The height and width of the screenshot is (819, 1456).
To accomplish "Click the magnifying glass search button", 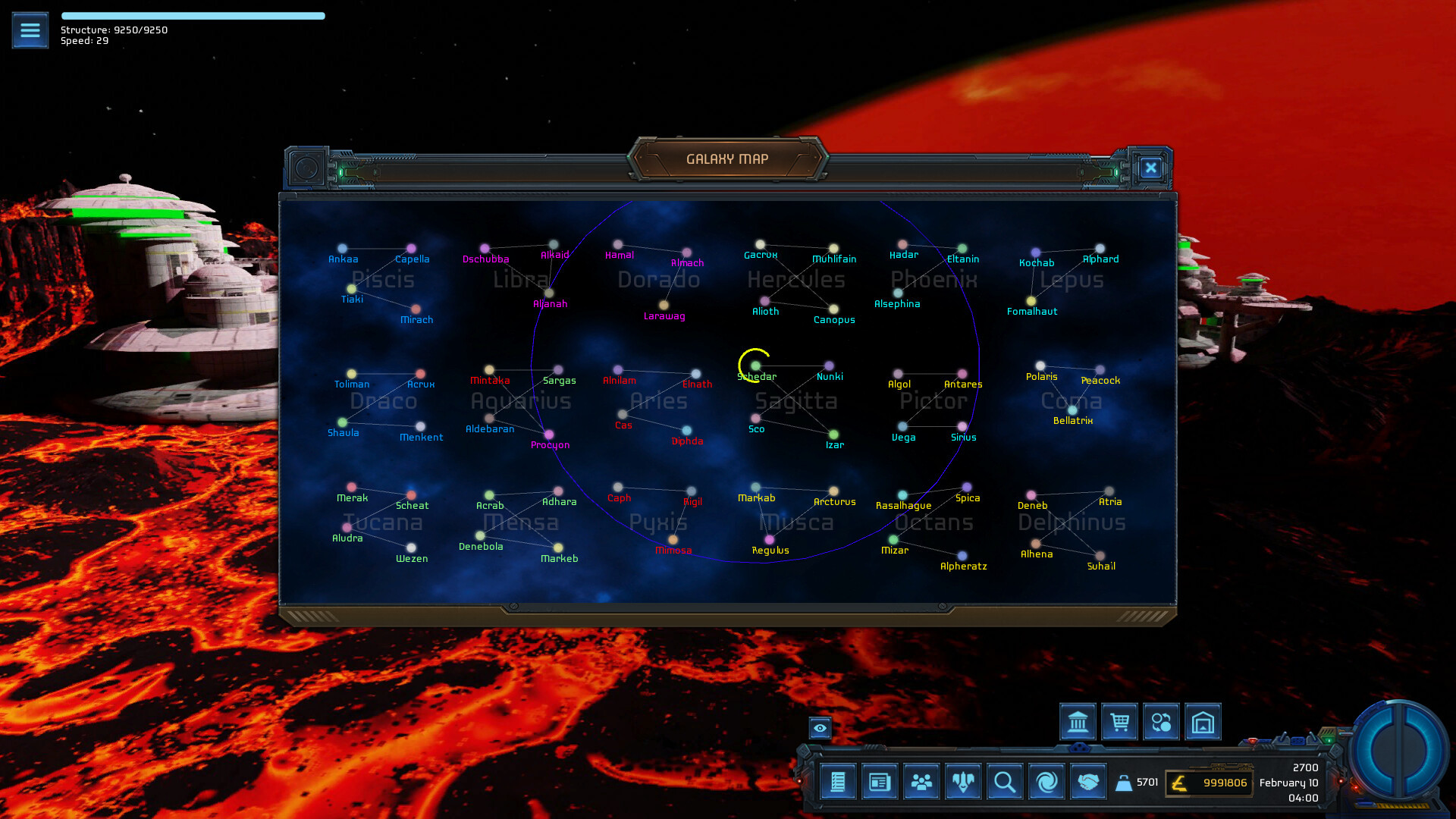I will pos(1005,782).
